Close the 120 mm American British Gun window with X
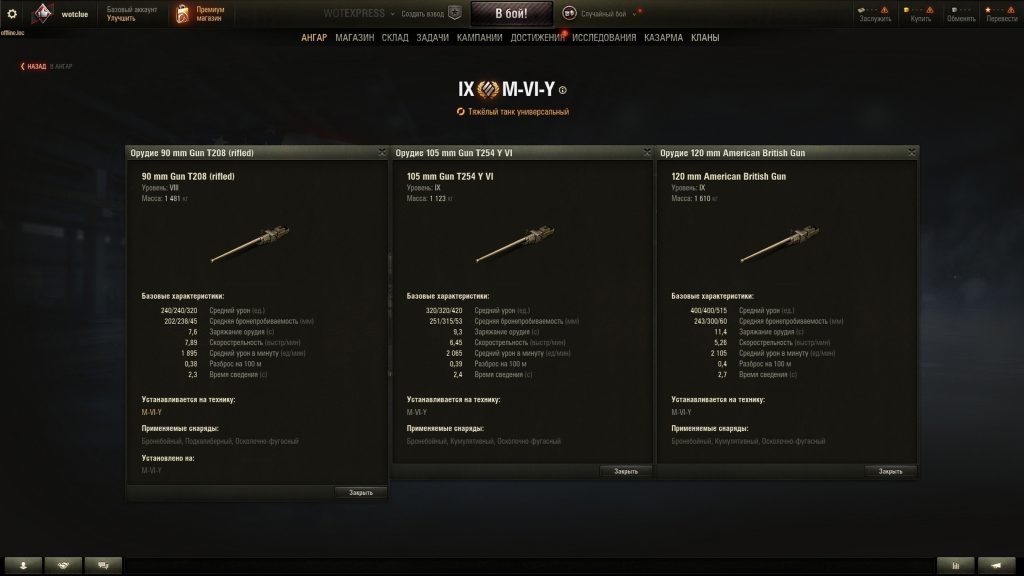1024x576 pixels. (x=912, y=153)
